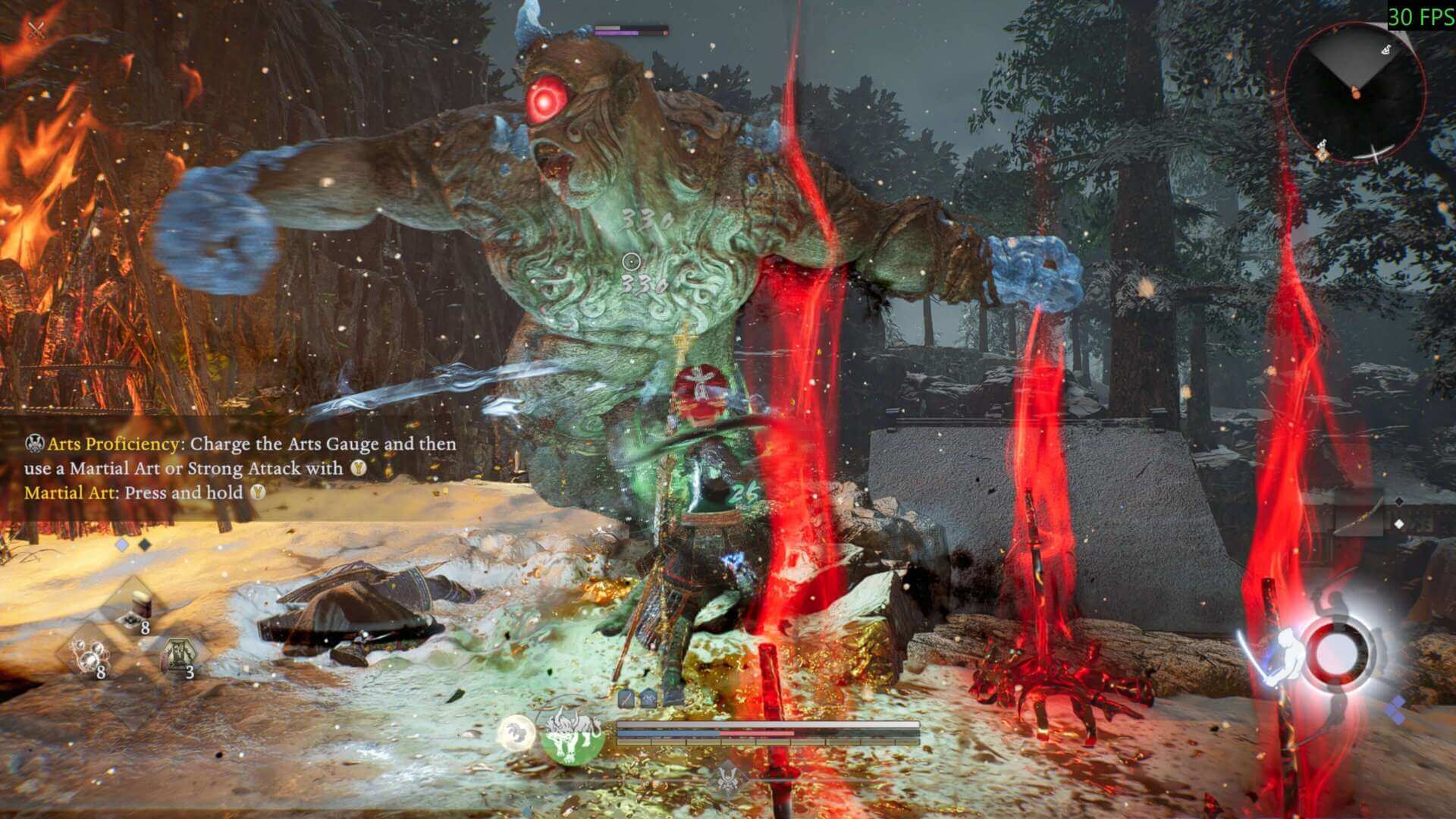Image resolution: width=1456 pixels, height=819 pixels.
Task: Click the player's blue health bar
Action: click(669, 733)
